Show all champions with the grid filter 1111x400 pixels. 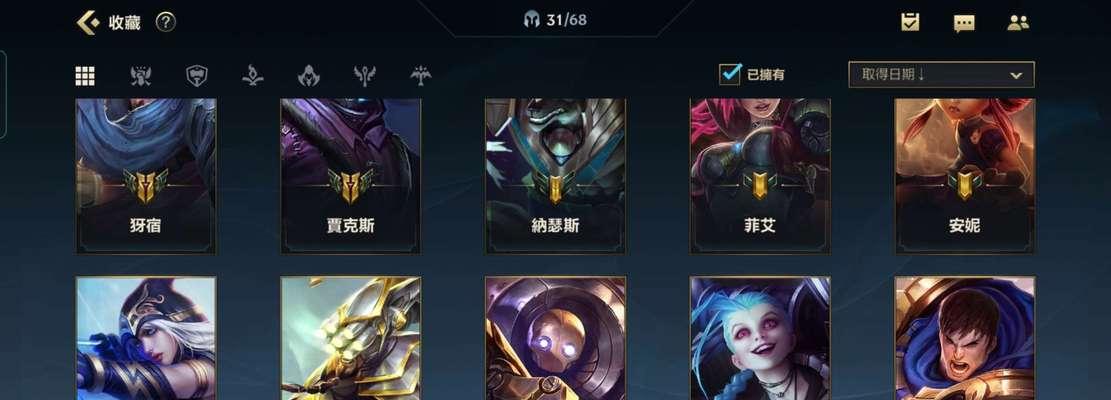tap(85, 76)
